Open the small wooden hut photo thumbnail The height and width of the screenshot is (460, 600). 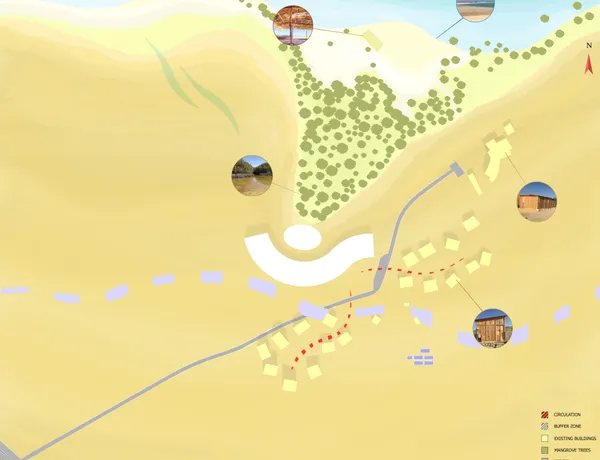point(492,328)
